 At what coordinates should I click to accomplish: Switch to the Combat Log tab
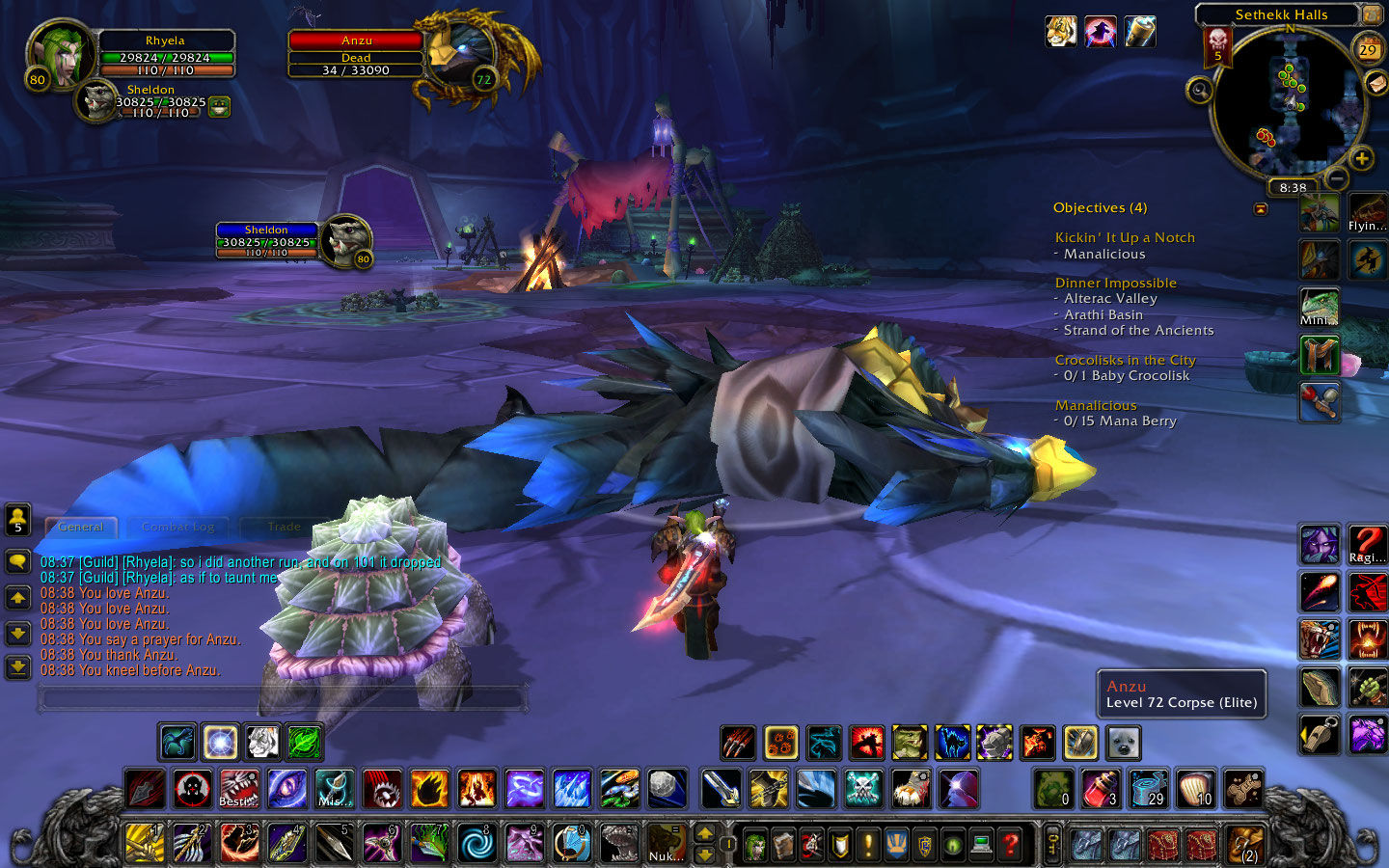tap(177, 528)
